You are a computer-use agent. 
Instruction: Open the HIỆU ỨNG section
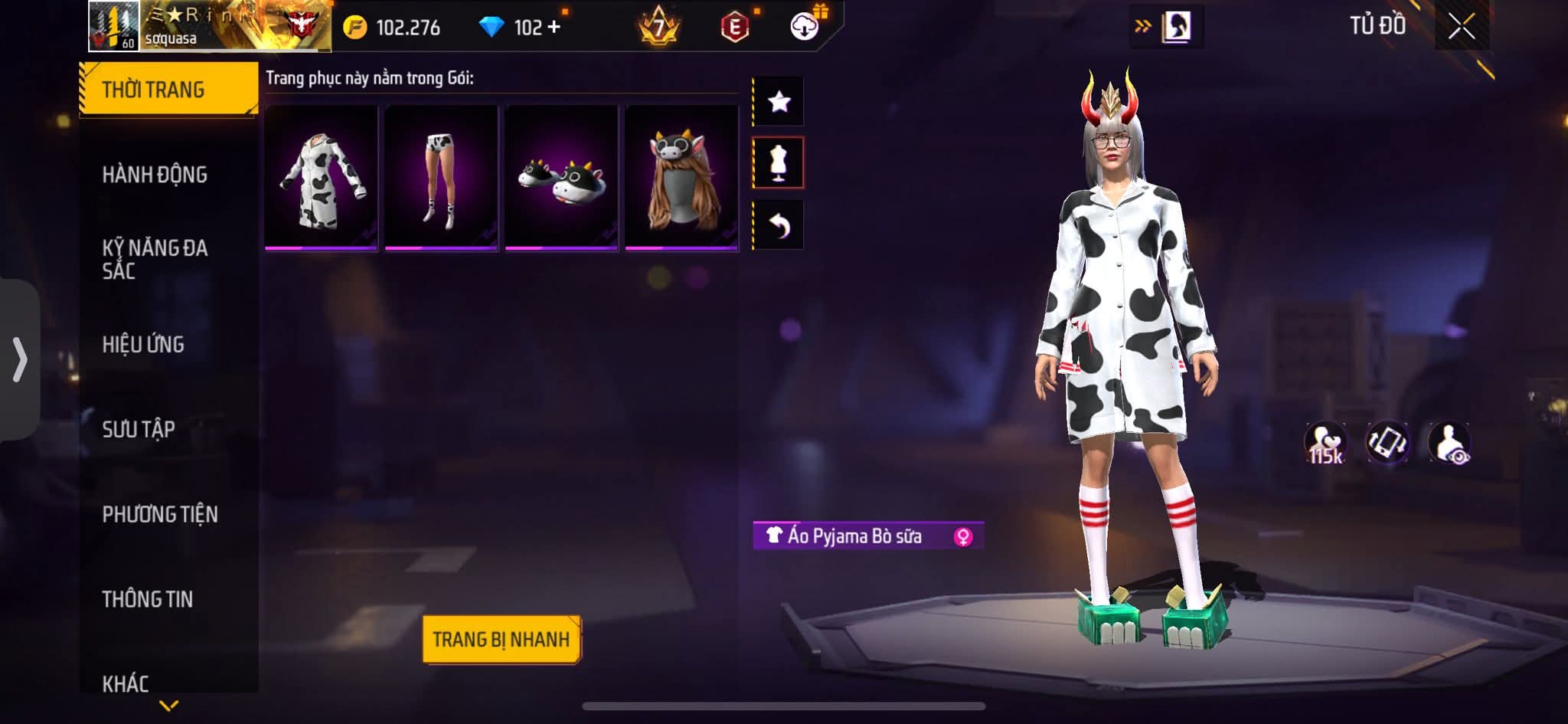click(x=143, y=344)
